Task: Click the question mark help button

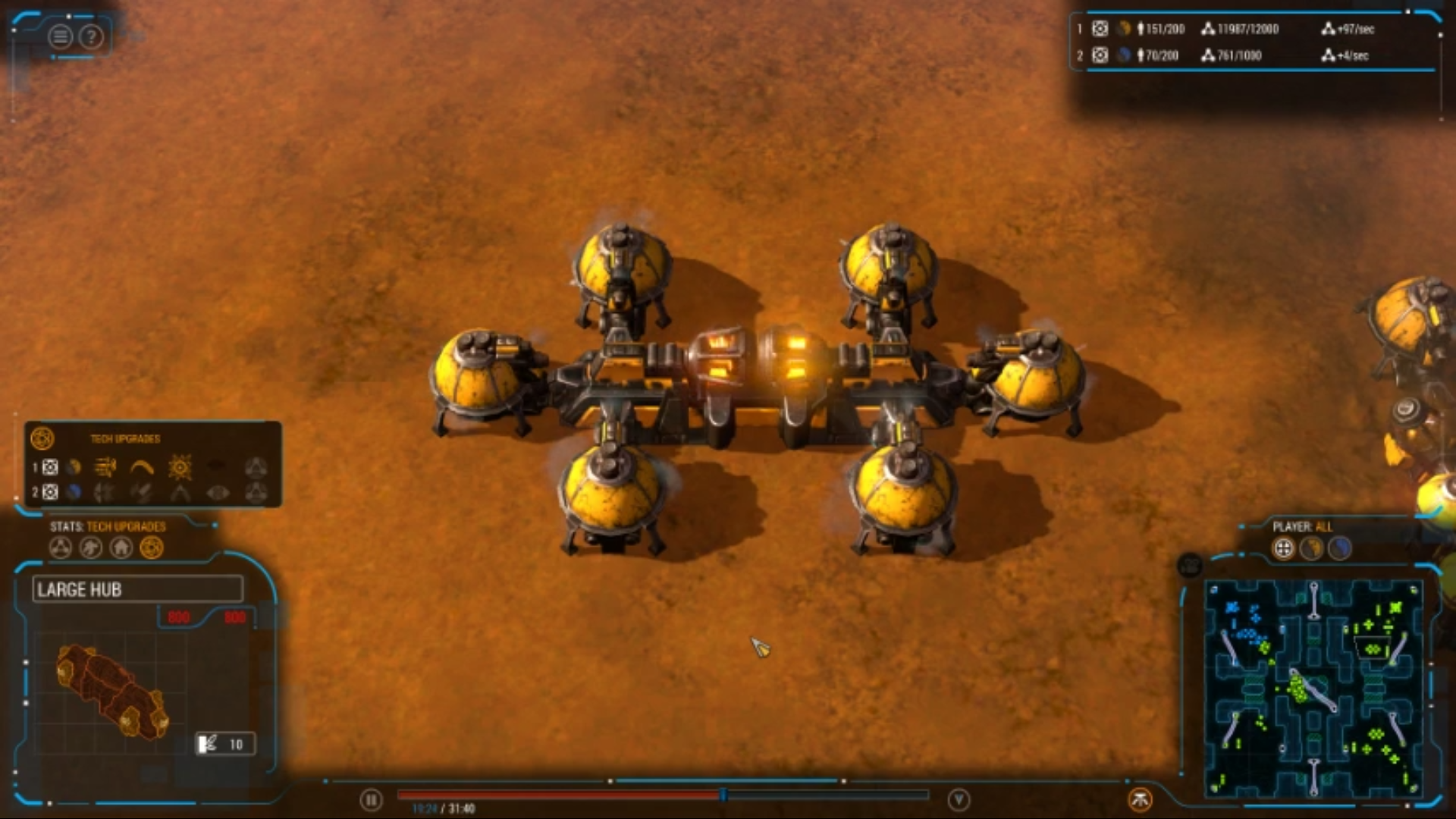Action: pos(91,36)
